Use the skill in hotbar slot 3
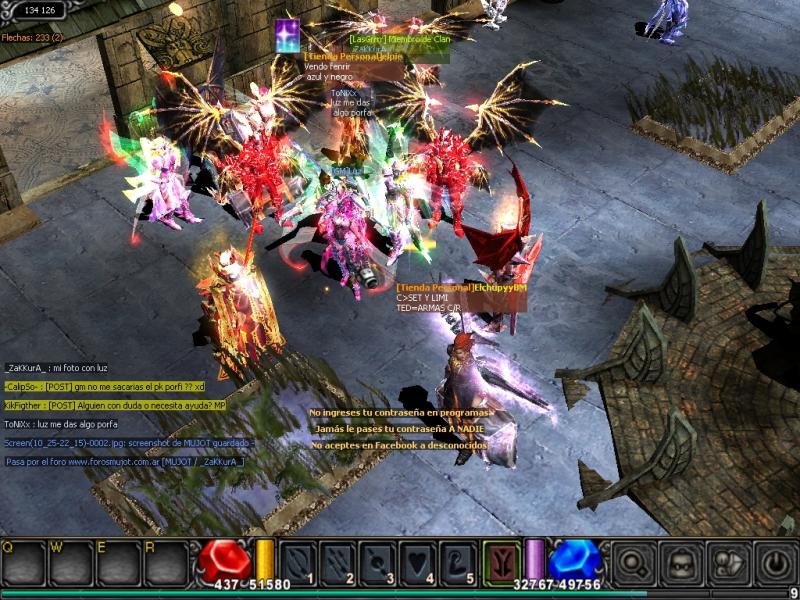The image size is (800, 600). pyautogui.click(x=379, y=562)
